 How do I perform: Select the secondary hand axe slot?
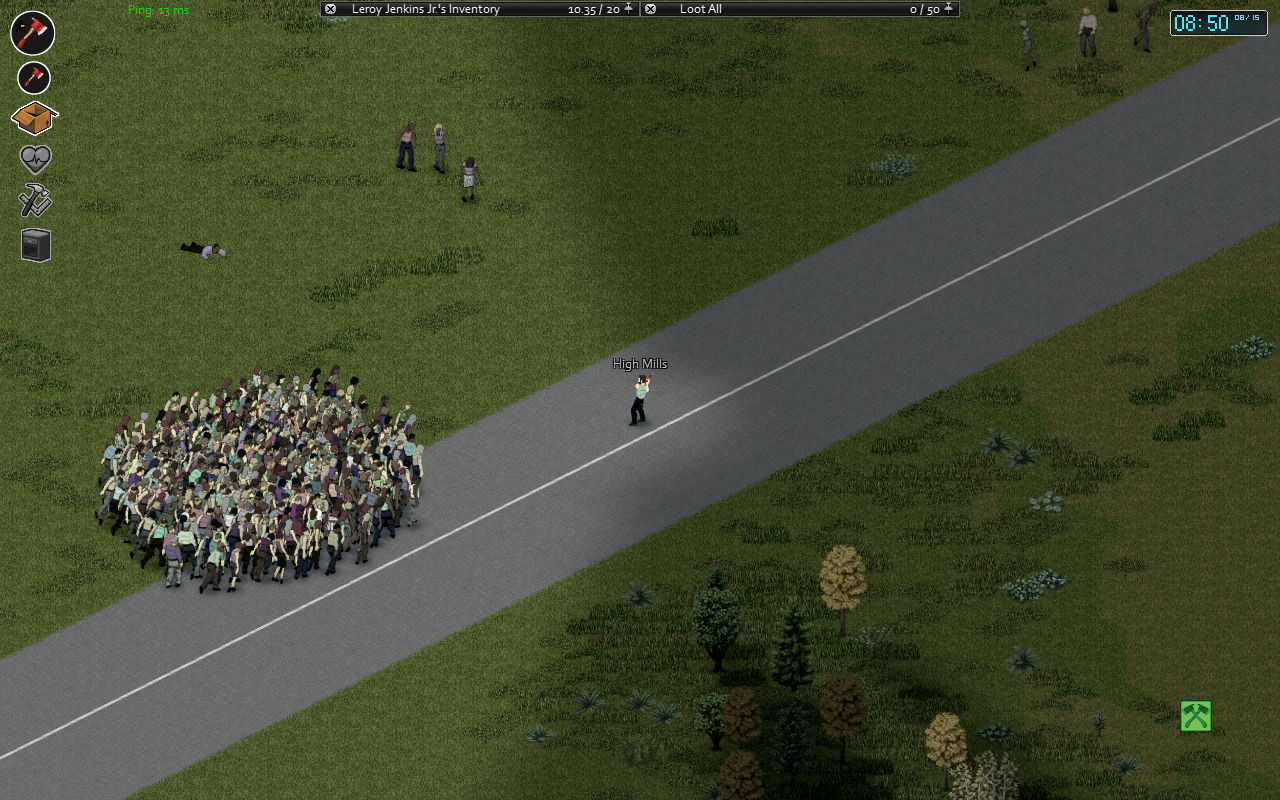click(x=33, y=78)
